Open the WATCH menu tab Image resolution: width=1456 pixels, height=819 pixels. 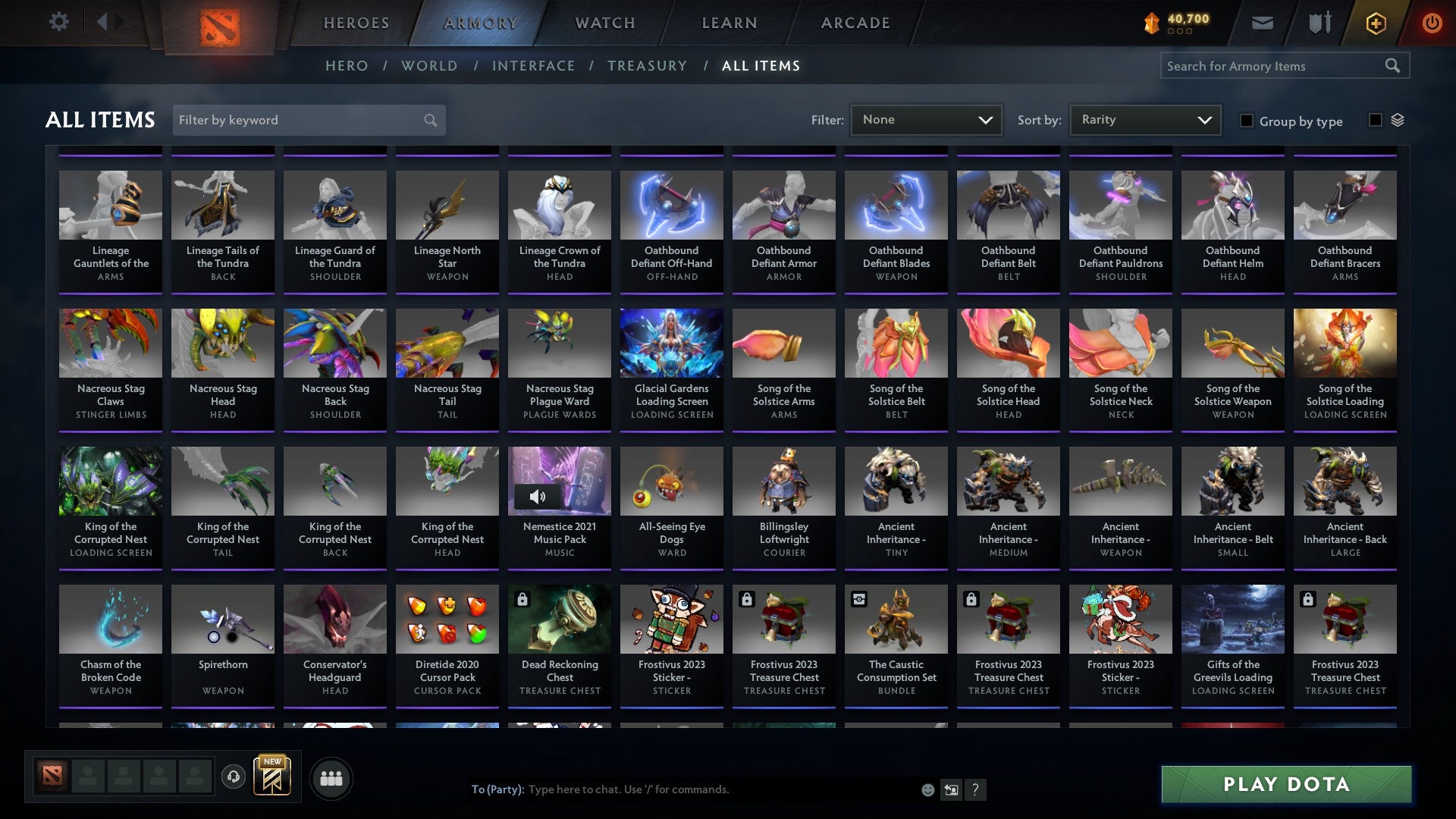(x=604, y=22)
